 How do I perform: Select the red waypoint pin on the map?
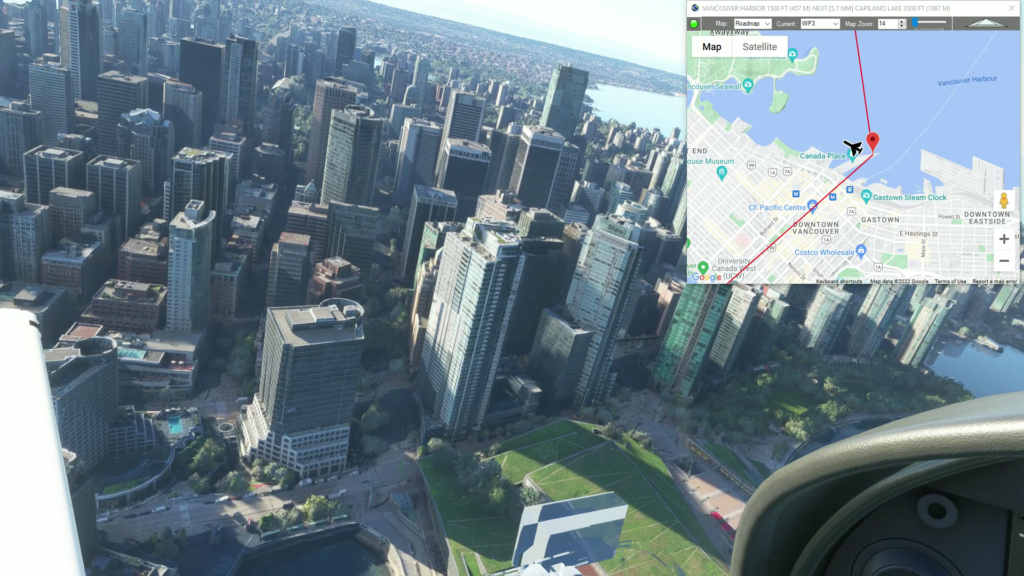(x=872, y=141)
